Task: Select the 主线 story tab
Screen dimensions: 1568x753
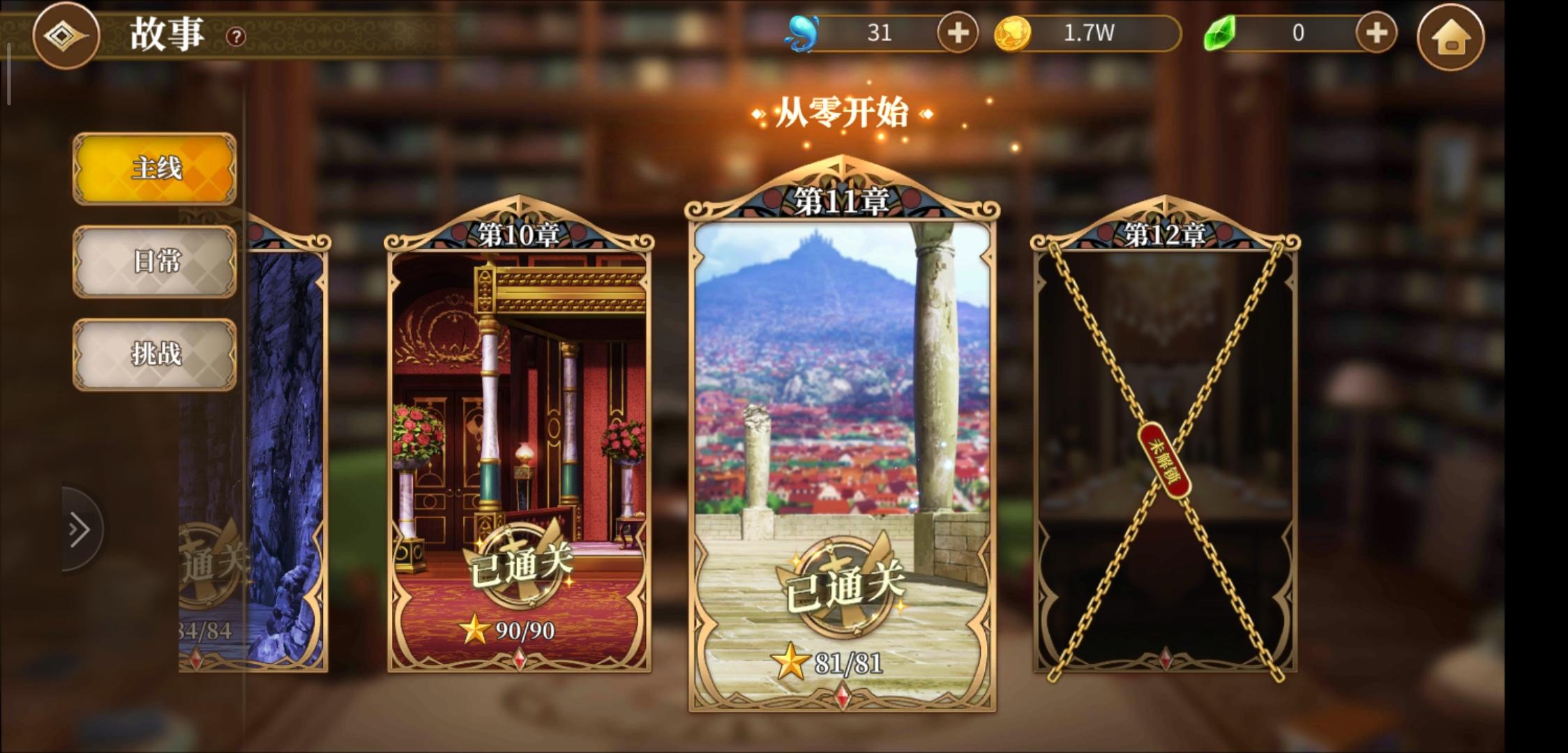Action: point(154,169)
